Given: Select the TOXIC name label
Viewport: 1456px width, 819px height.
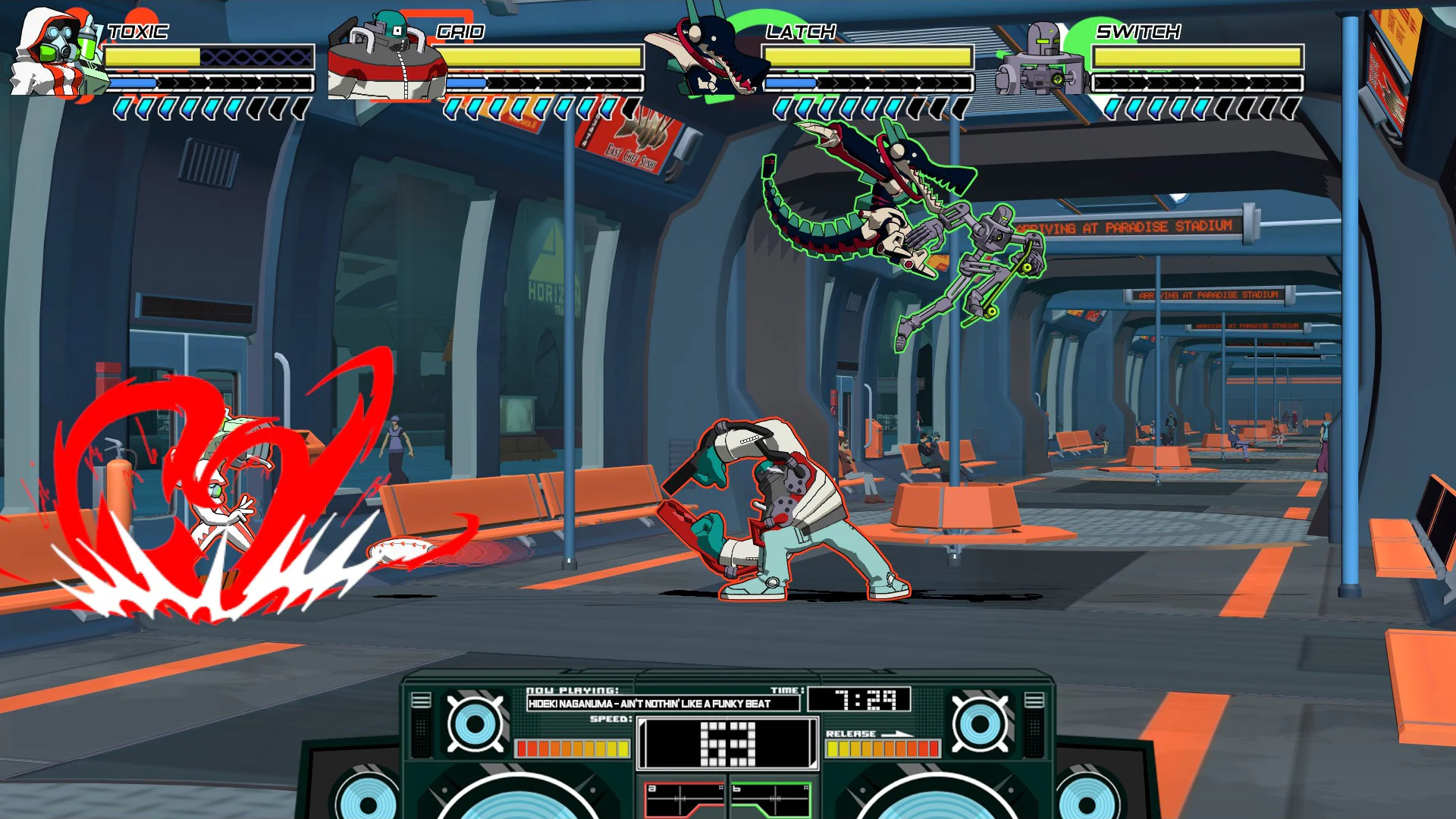Looking at the screenshot, I should pos(136,33).
